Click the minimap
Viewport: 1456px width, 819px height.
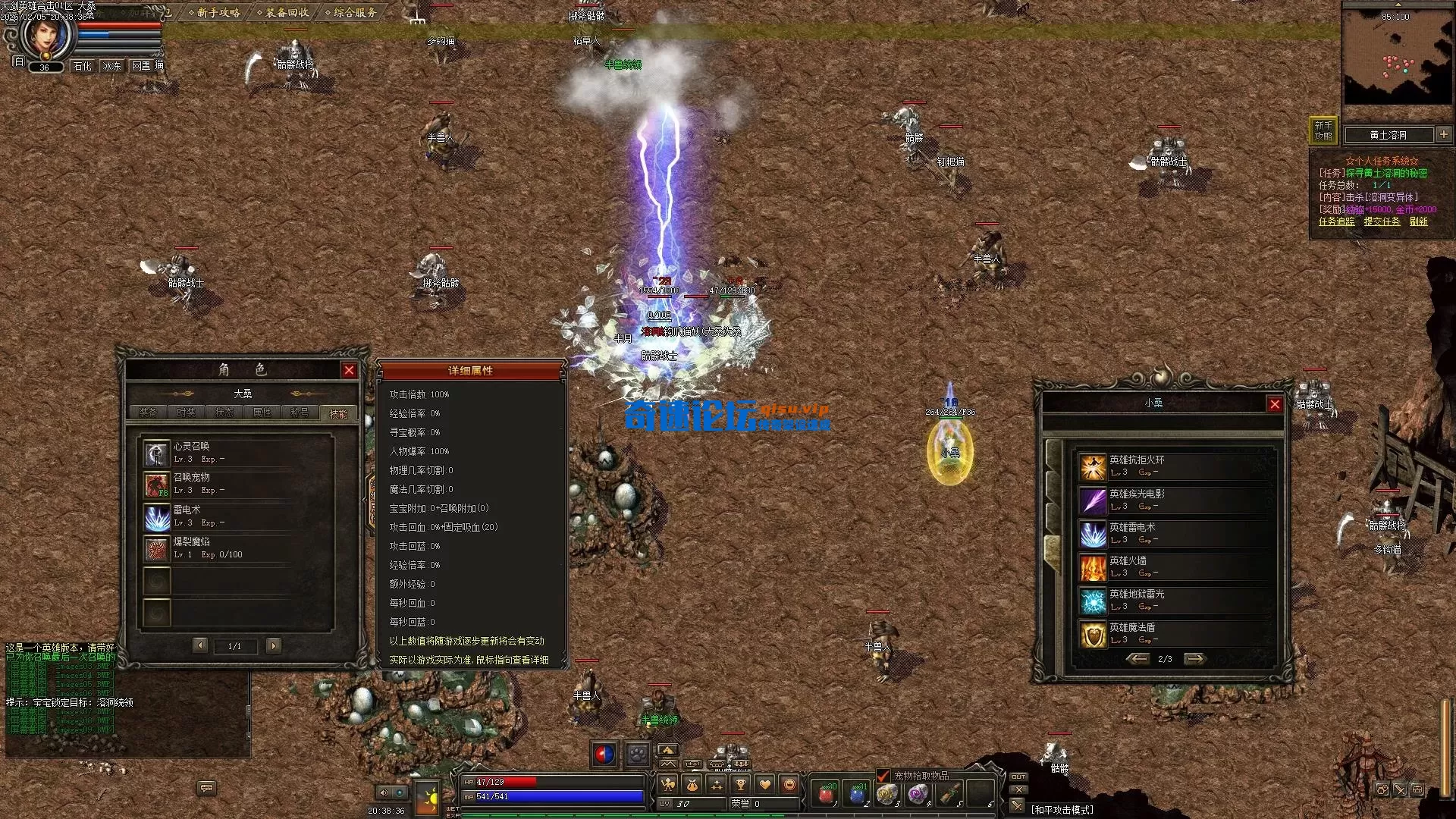[x=1397, y=57]
